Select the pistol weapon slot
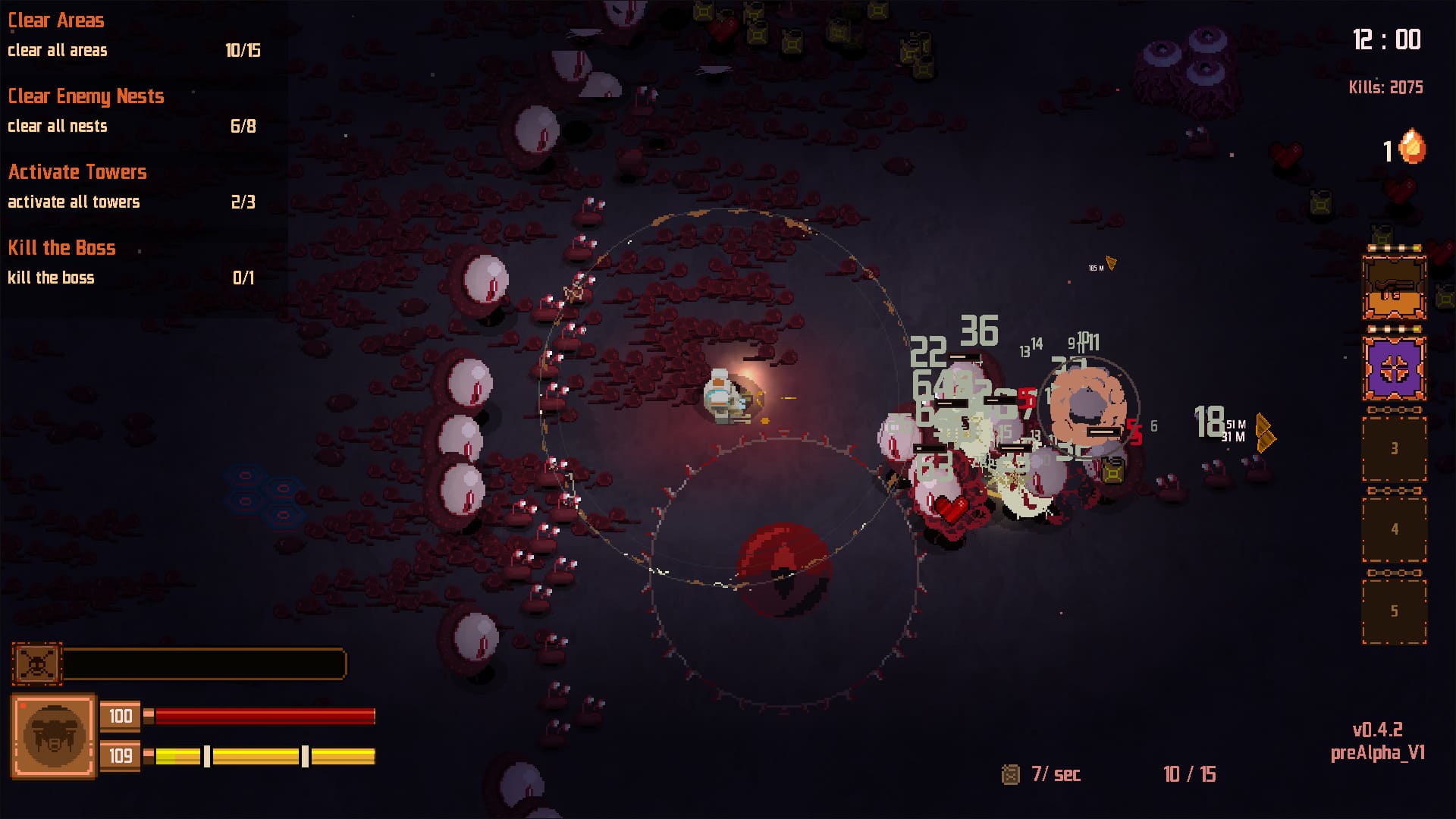Image resolution: width=1456 pixels, height=819 pixels. pyautogui.click(x=1394, y=288)
